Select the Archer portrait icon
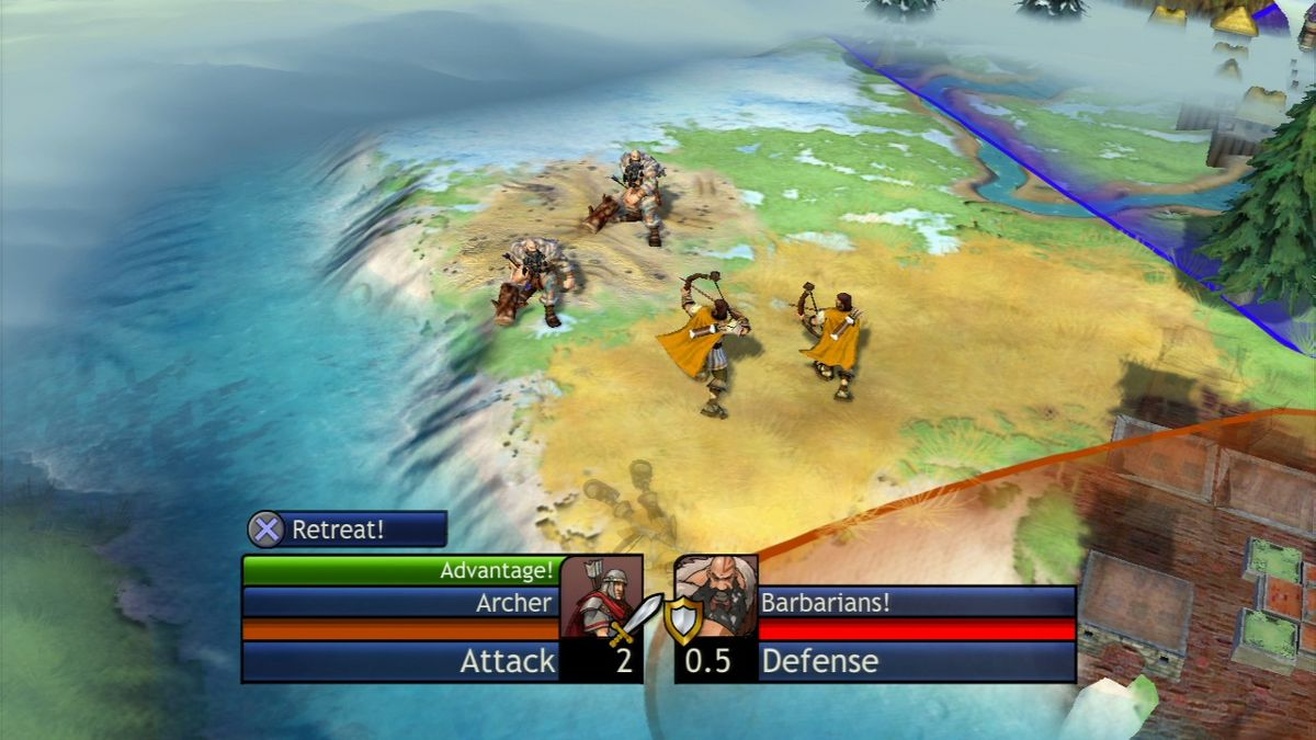This screenshot has height=740, width=1316. tap(598, 592)
